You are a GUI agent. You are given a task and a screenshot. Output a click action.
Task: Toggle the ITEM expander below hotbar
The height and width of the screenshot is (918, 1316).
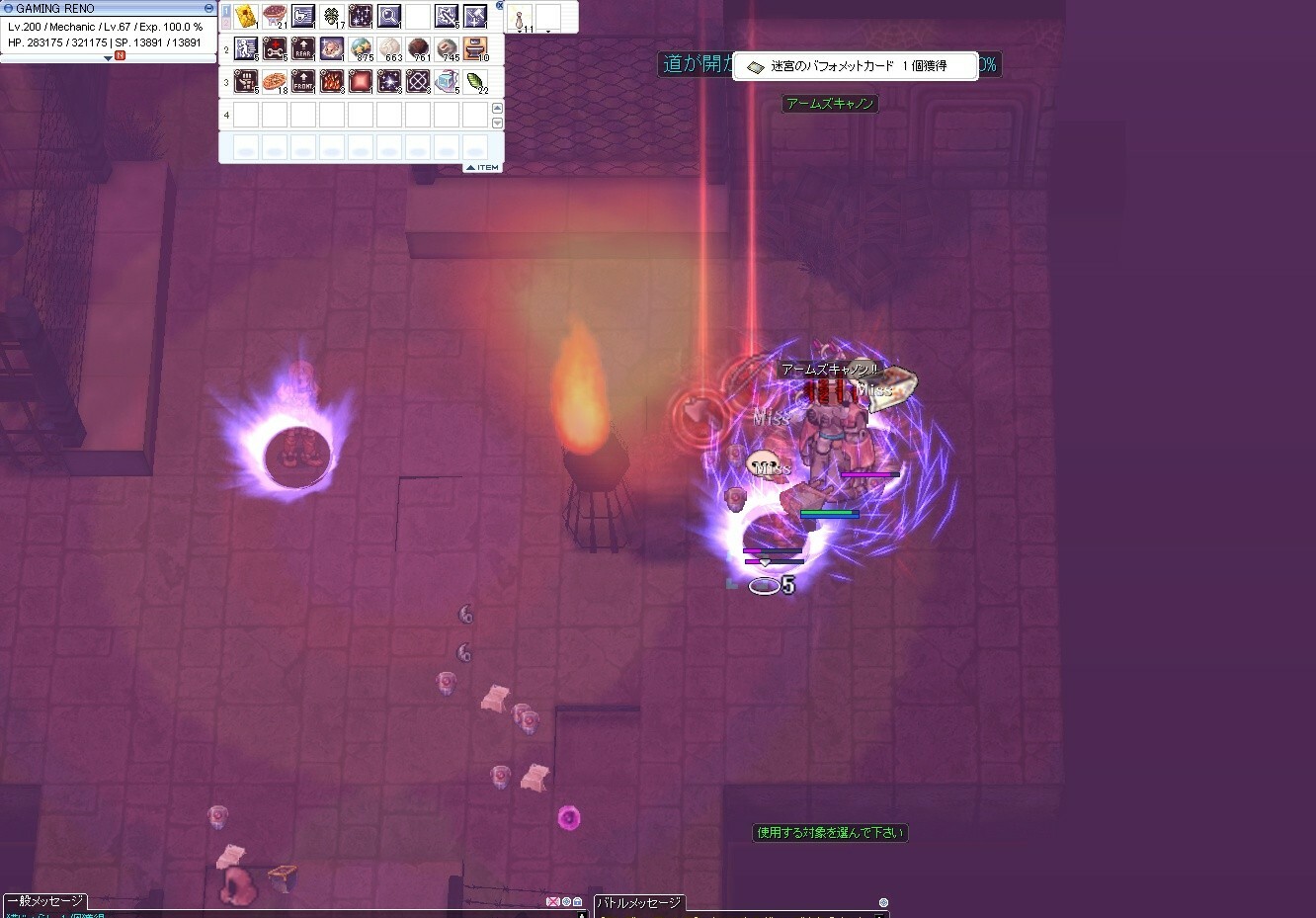click(x=483, y=168)
